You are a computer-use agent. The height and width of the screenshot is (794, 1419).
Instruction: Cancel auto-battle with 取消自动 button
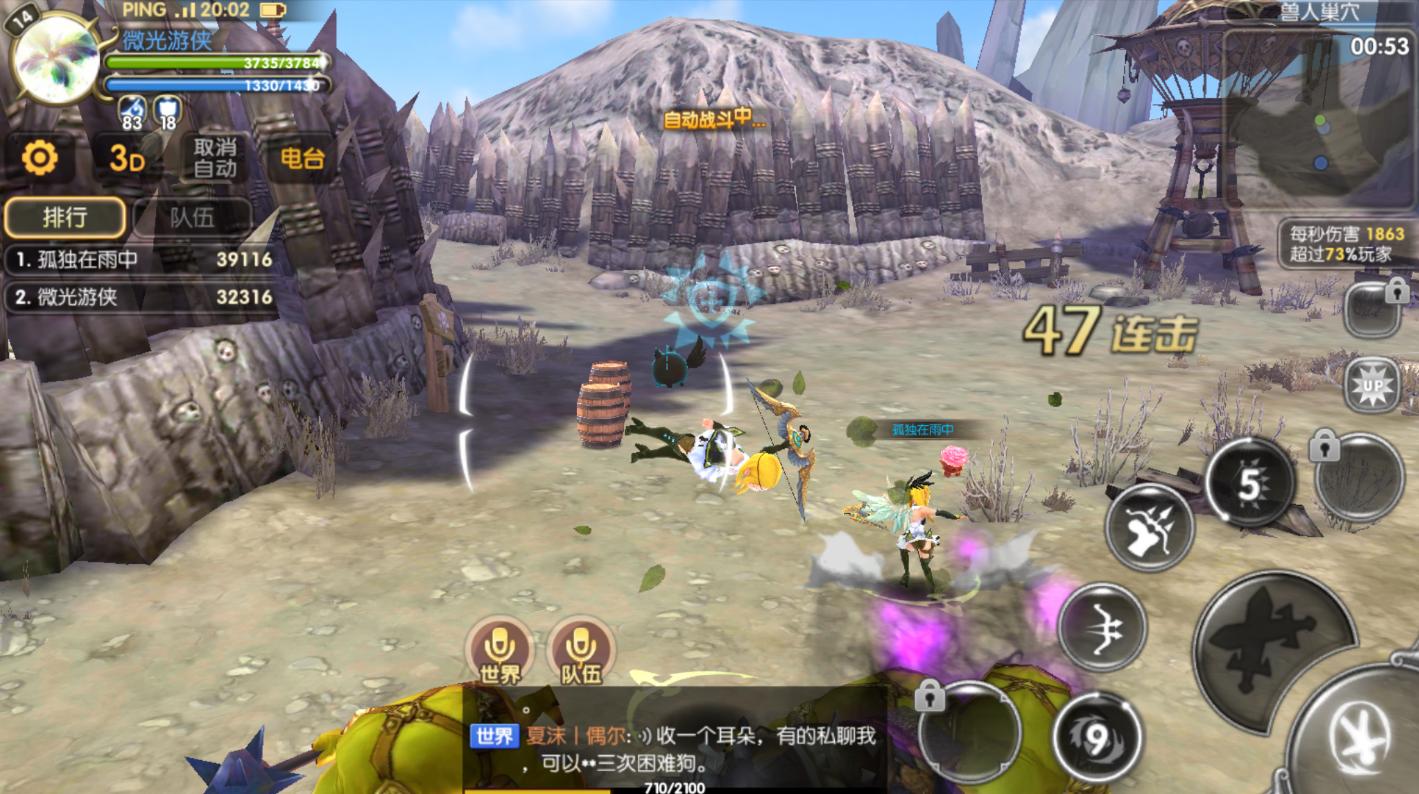(x=215, y=158)
